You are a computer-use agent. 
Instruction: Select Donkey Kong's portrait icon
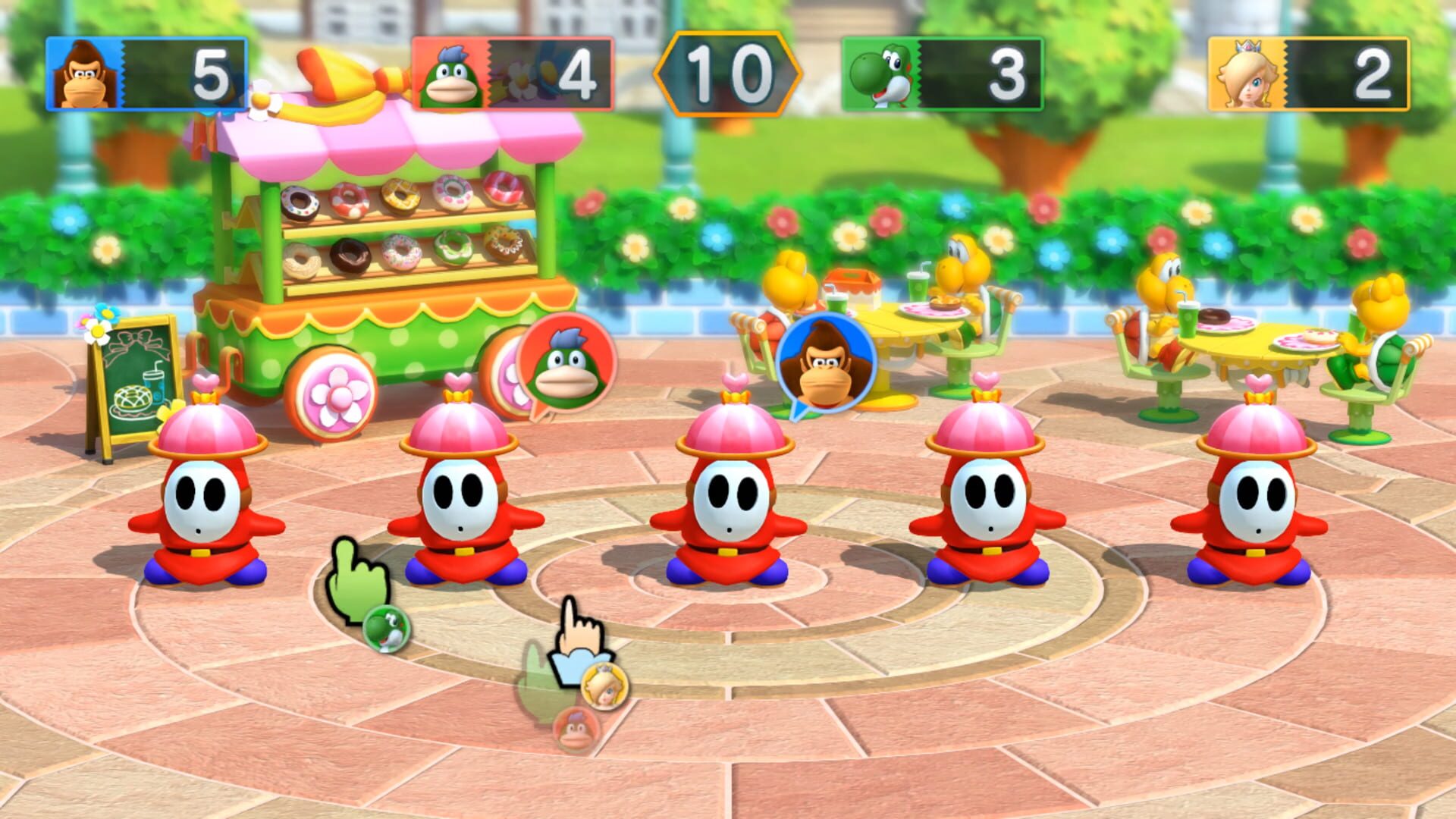pyautogui.click(x=86, y=73)
